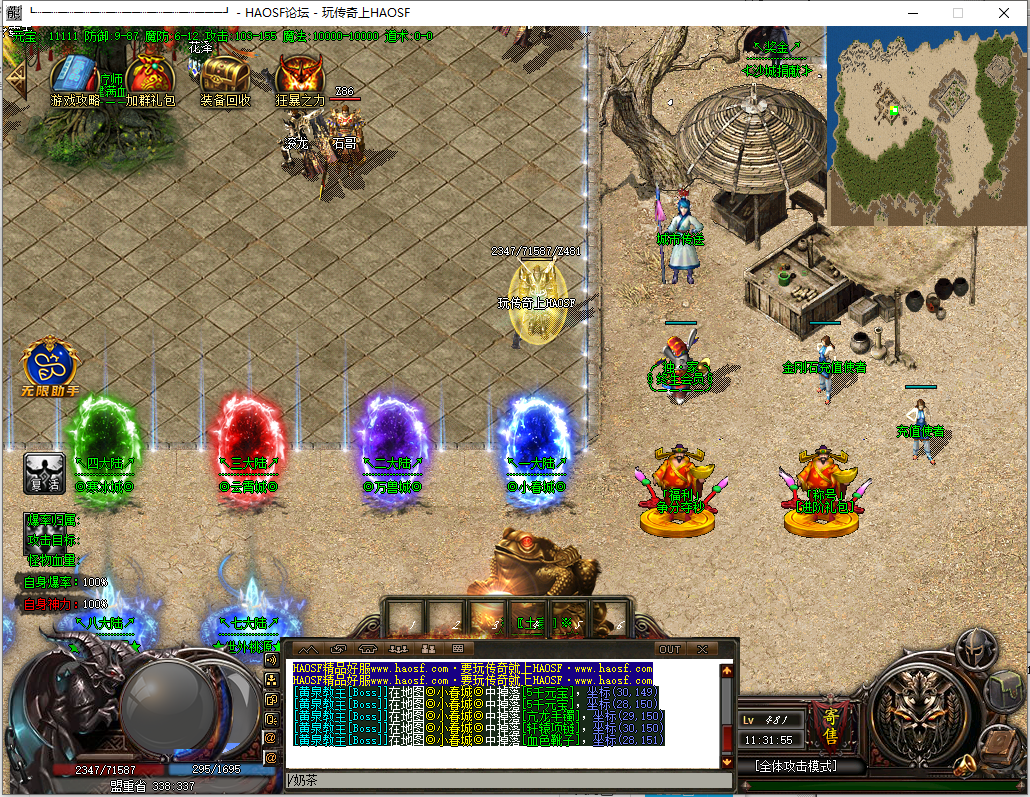Close the game window
Image resolution: width=1030 pixels, height=797 pixels.
[1003, 13]
